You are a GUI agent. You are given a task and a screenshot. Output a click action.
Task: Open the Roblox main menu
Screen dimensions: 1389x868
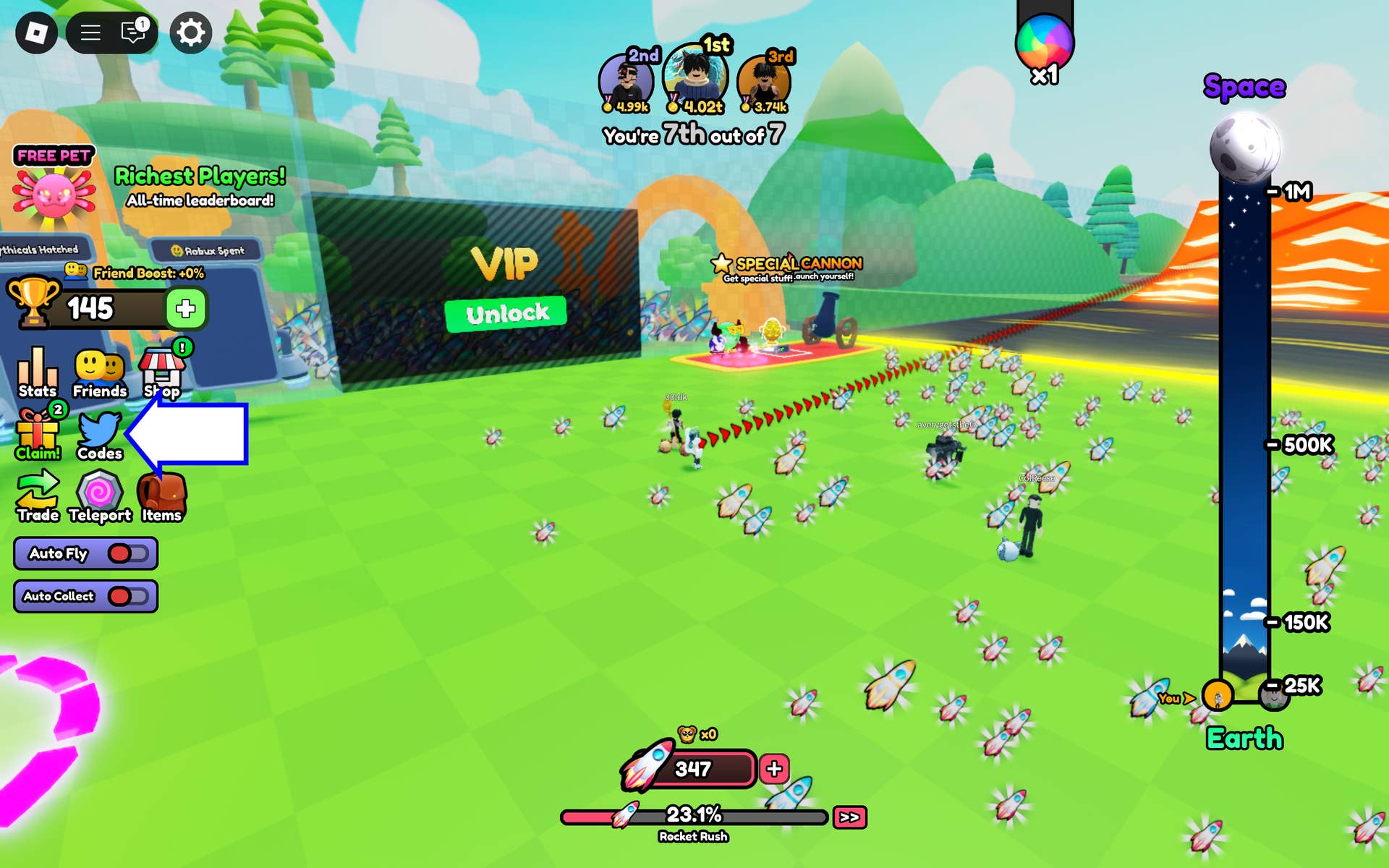tap(36, 33)
